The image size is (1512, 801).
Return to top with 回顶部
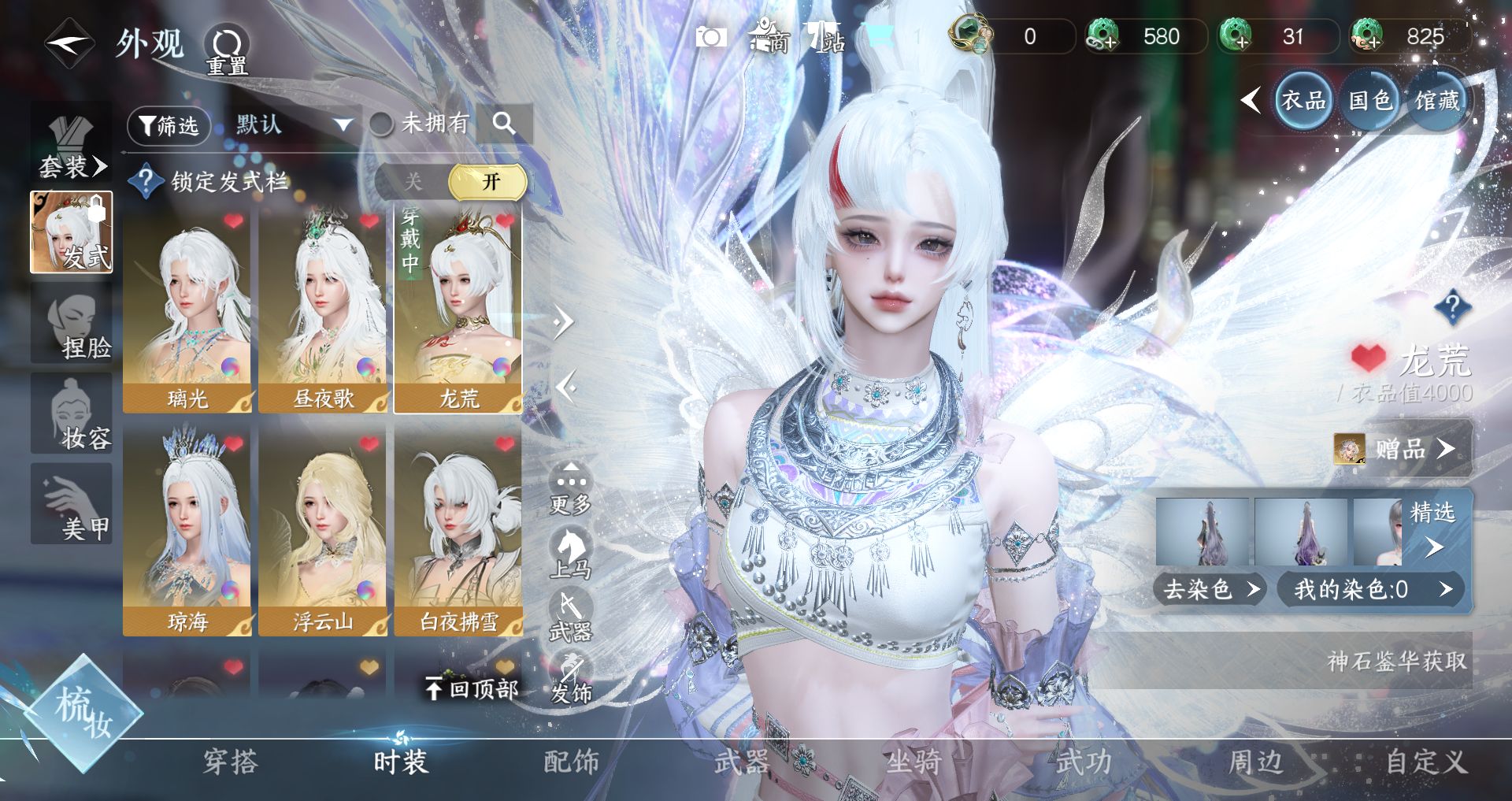pyautogui.click(x=472, y=689)
